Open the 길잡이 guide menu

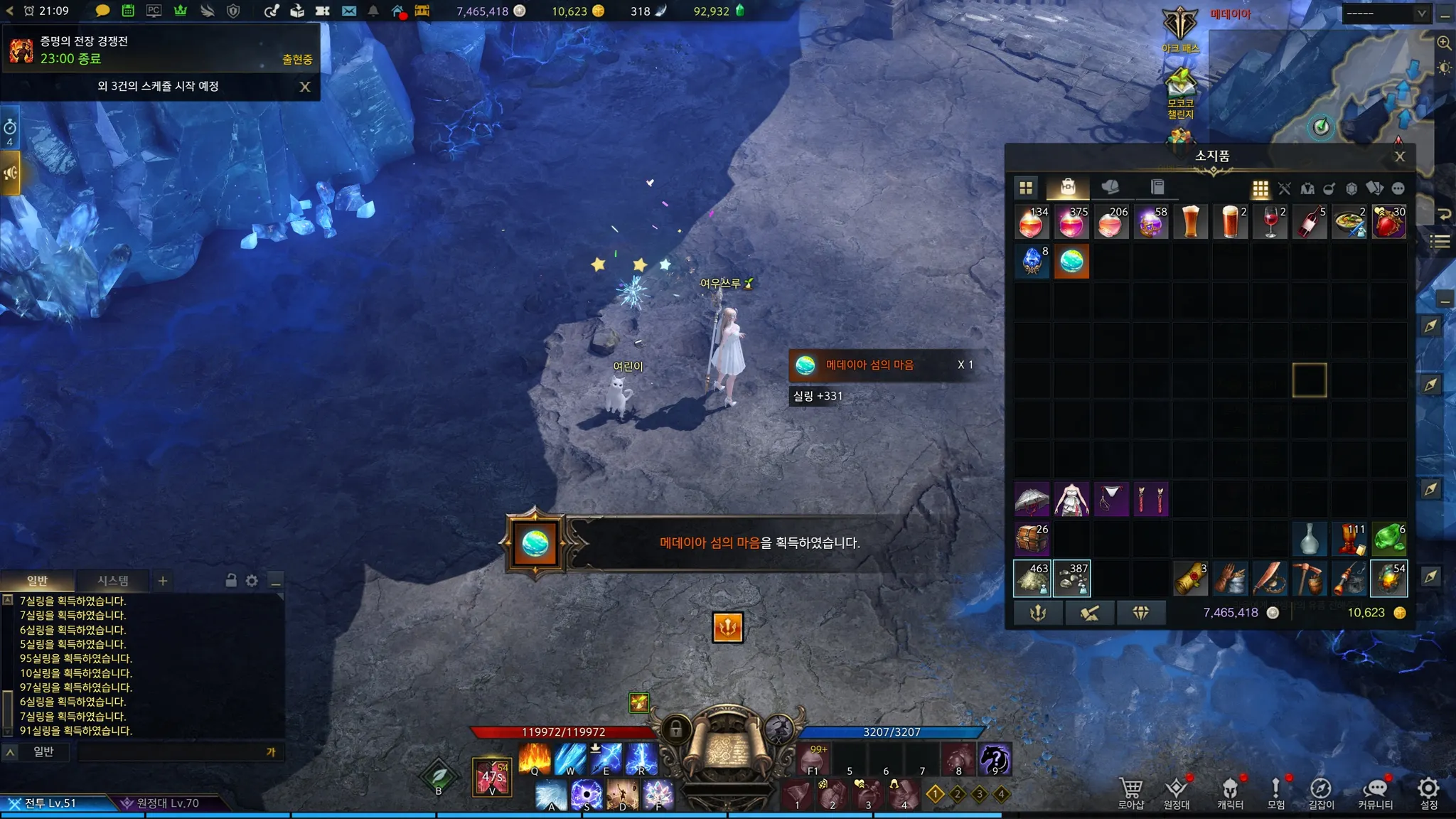(x=1321, y=792)
